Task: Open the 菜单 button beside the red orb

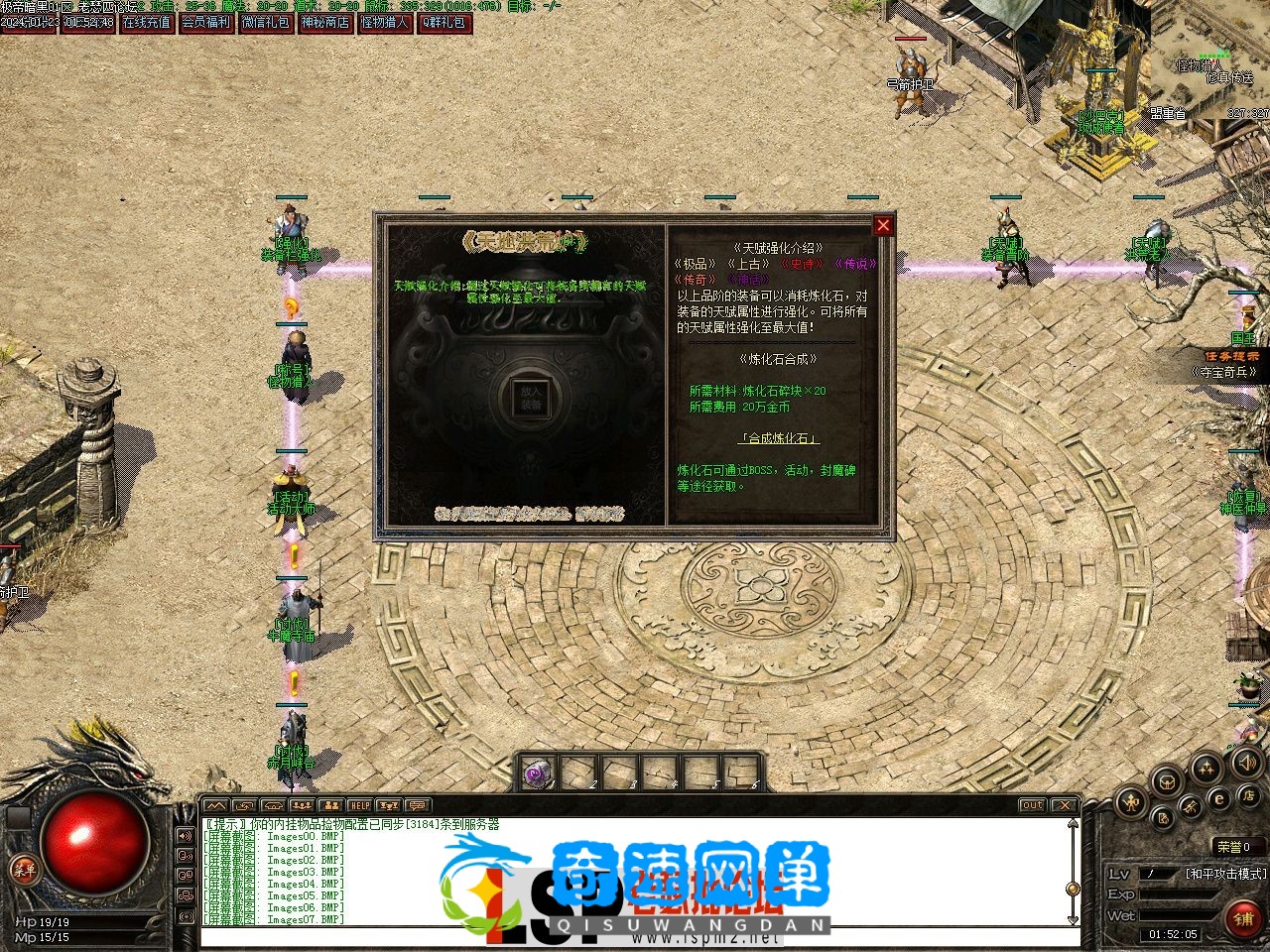Action: [x=23, y=870]
